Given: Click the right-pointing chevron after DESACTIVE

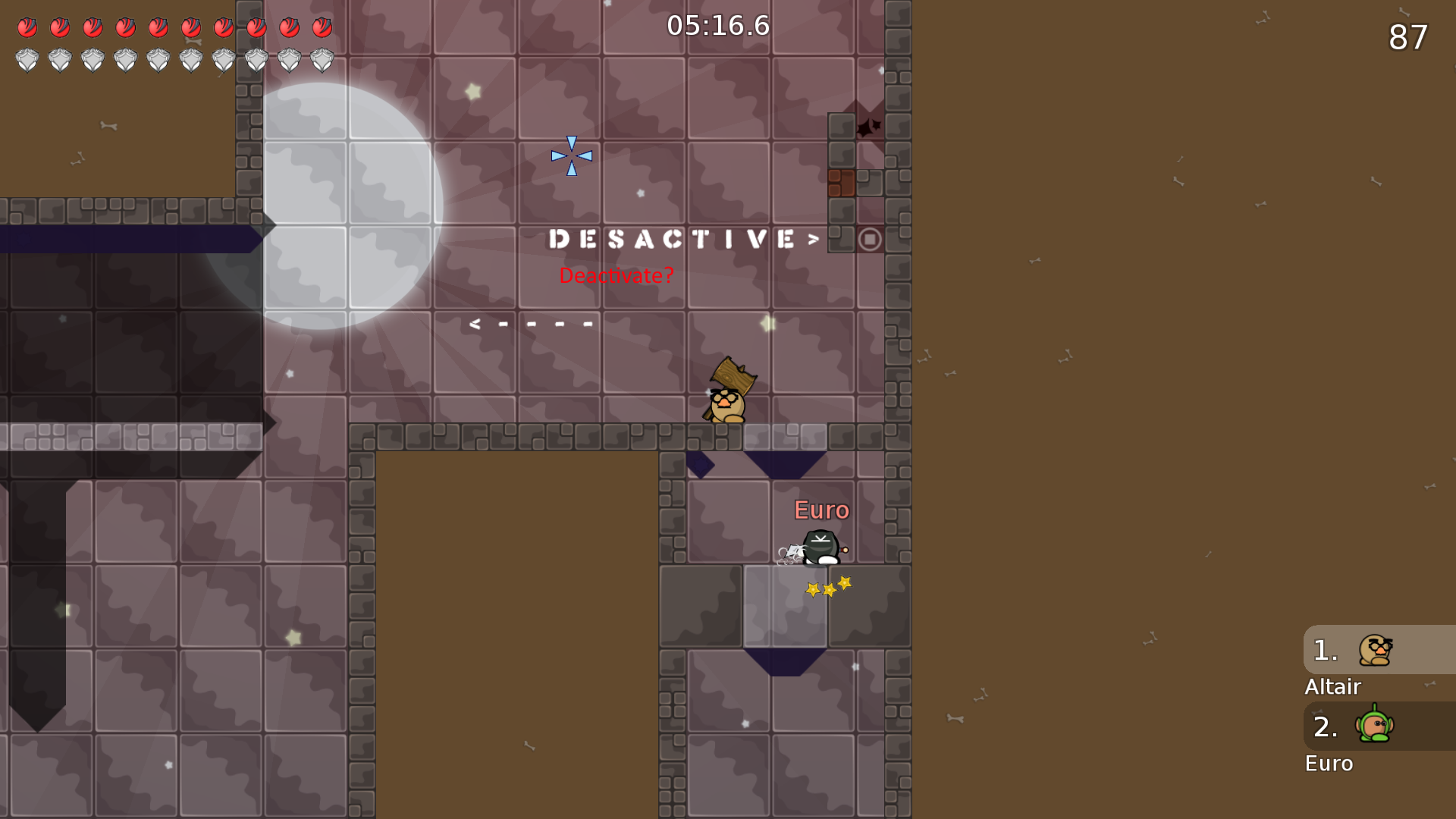Looking at the screenshot, I should click(813, 240).
